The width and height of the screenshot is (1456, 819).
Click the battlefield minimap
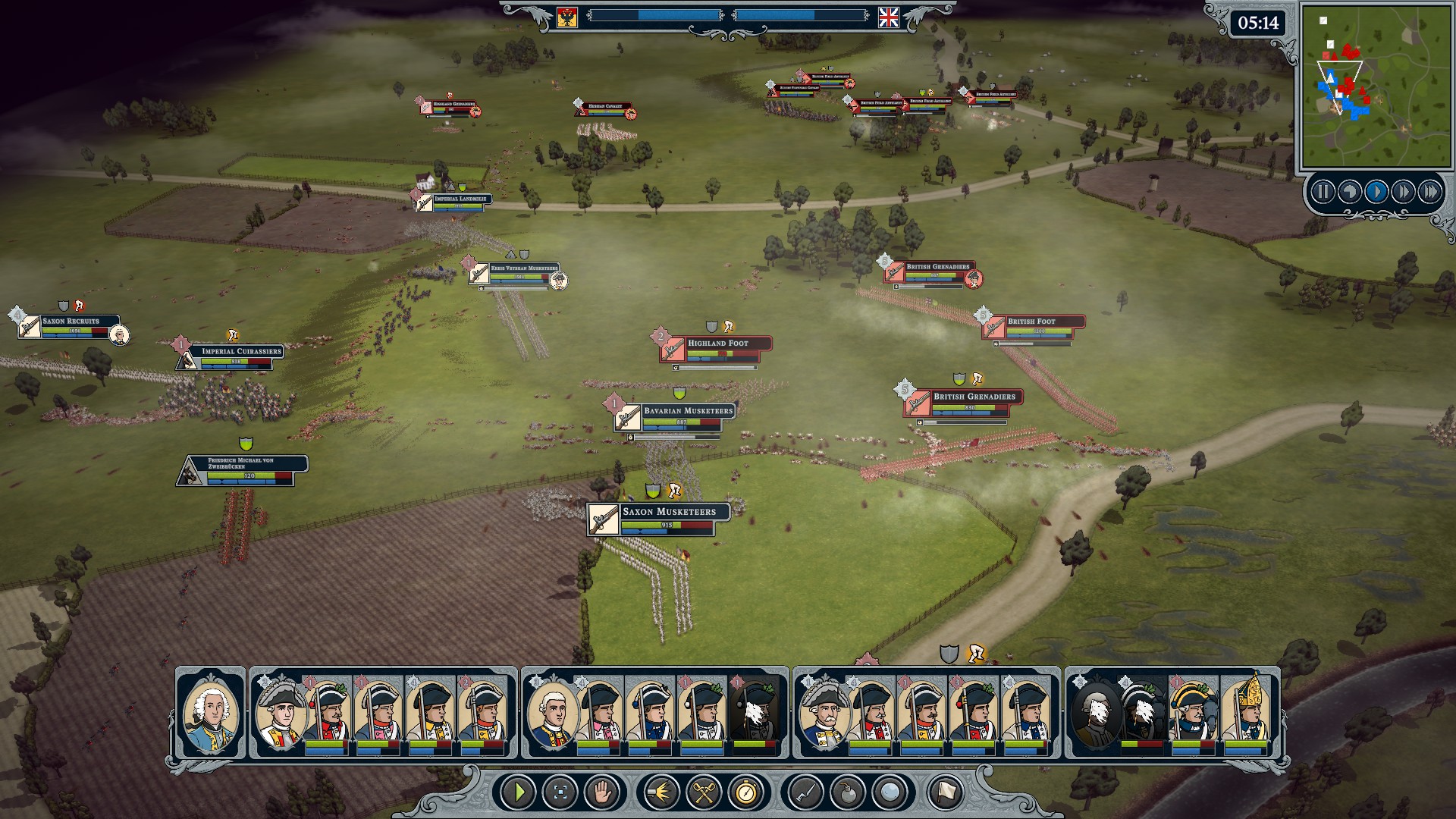(1374, 86)
